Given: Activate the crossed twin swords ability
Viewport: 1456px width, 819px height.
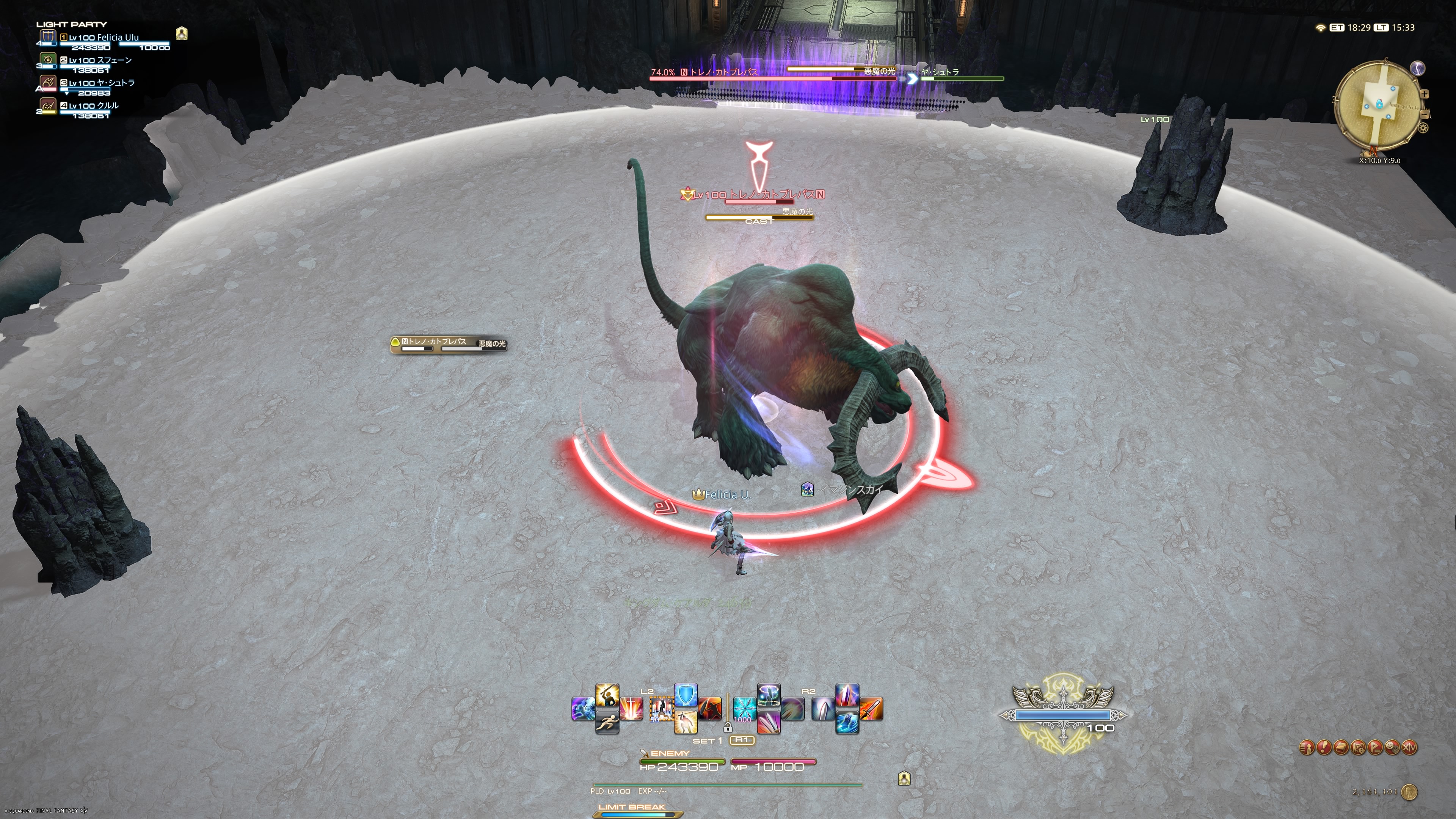Looking at the screenshot, I should click(769, 722).
